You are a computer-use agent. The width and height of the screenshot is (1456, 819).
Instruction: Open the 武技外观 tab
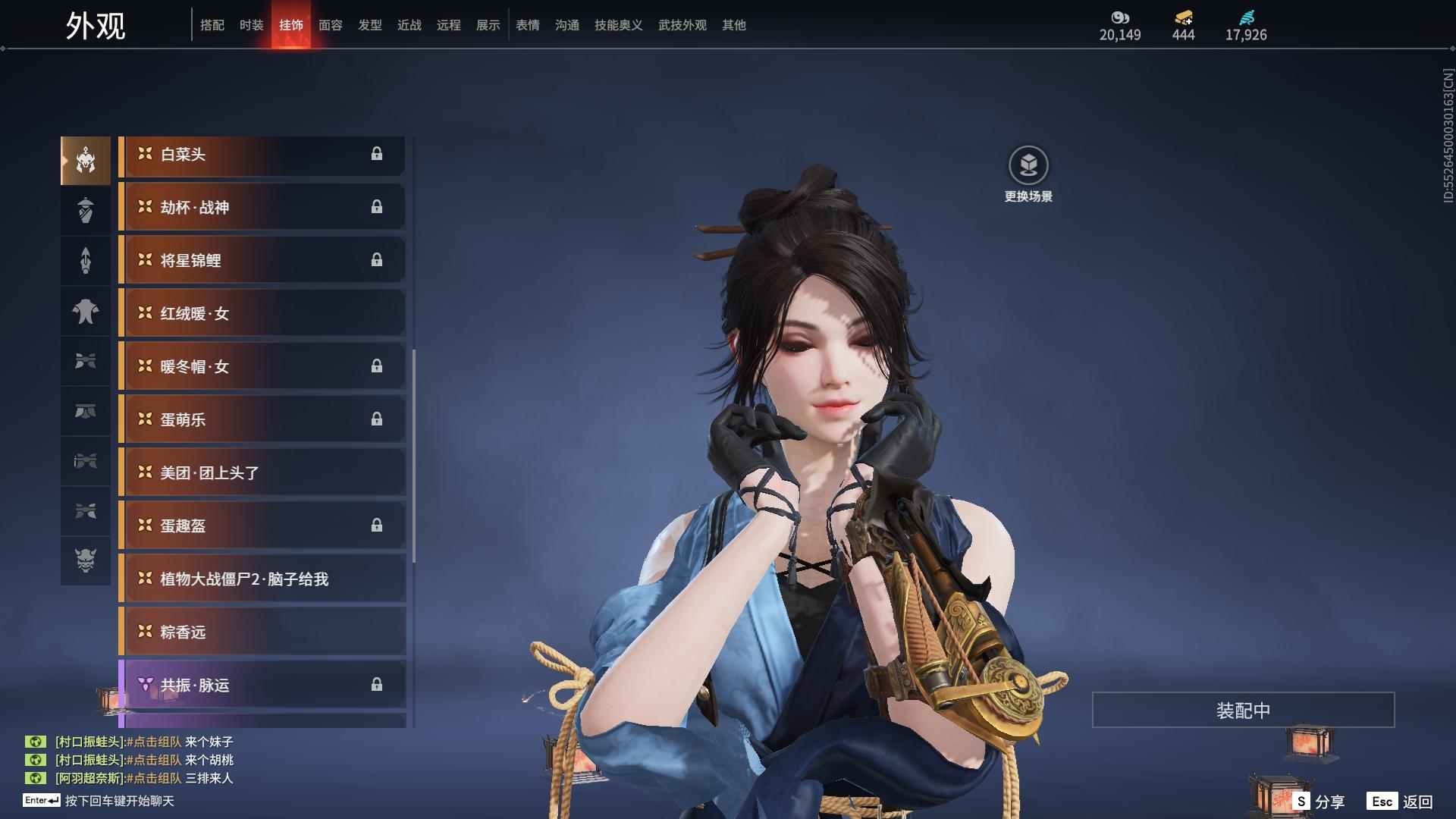(x=682, y=25)
